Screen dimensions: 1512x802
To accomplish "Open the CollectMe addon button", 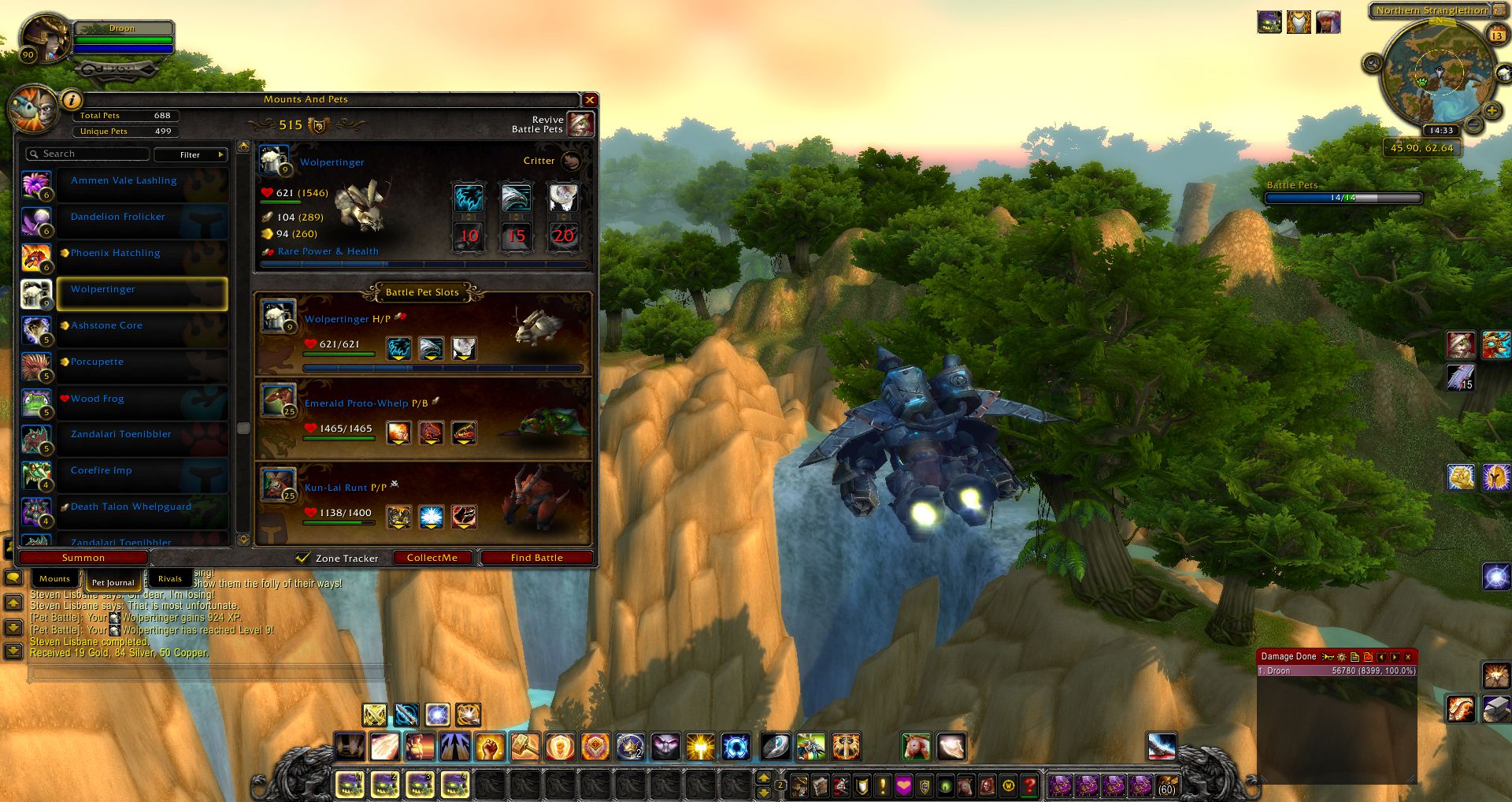I will [432, 558].
